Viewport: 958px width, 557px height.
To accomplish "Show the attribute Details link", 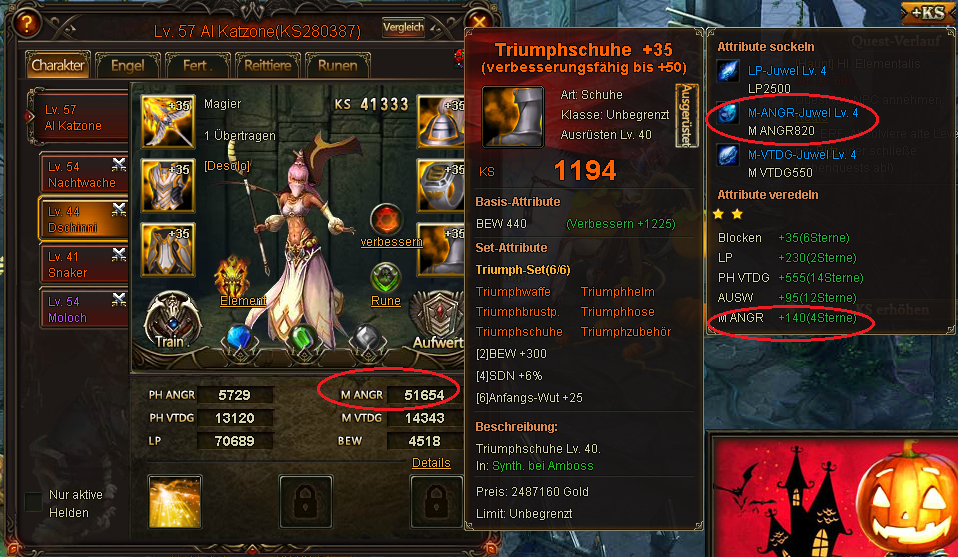I will click(x=431, y=463).
